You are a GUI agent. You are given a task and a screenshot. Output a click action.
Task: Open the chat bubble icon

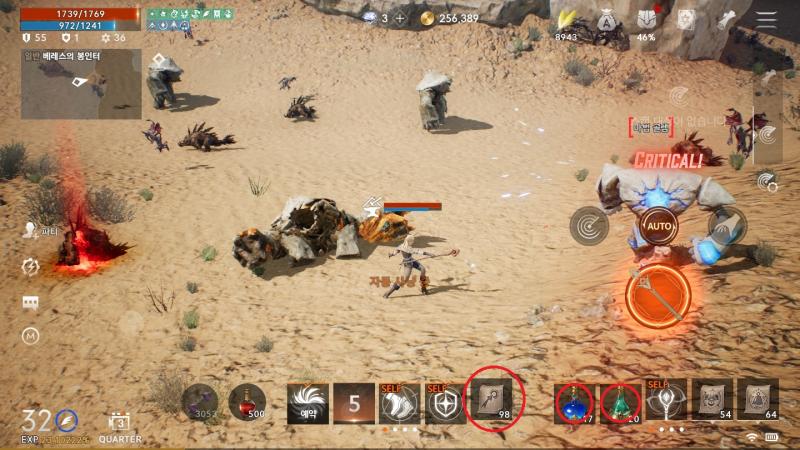tap(31, 302)
